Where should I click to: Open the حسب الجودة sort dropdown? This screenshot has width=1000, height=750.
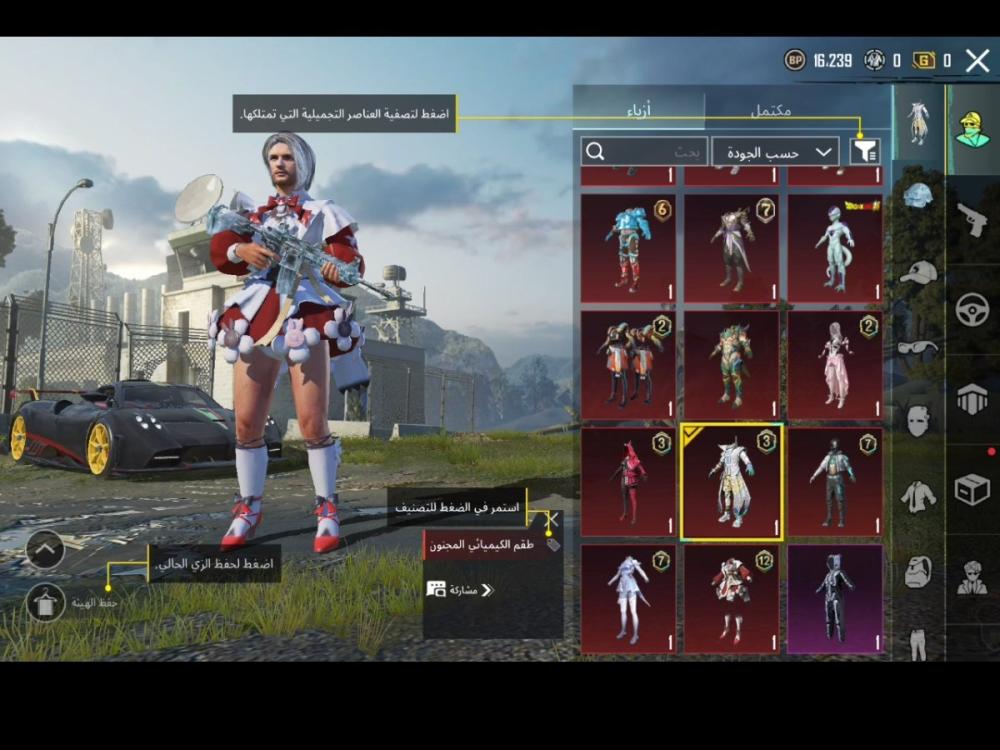click(775, 152)
